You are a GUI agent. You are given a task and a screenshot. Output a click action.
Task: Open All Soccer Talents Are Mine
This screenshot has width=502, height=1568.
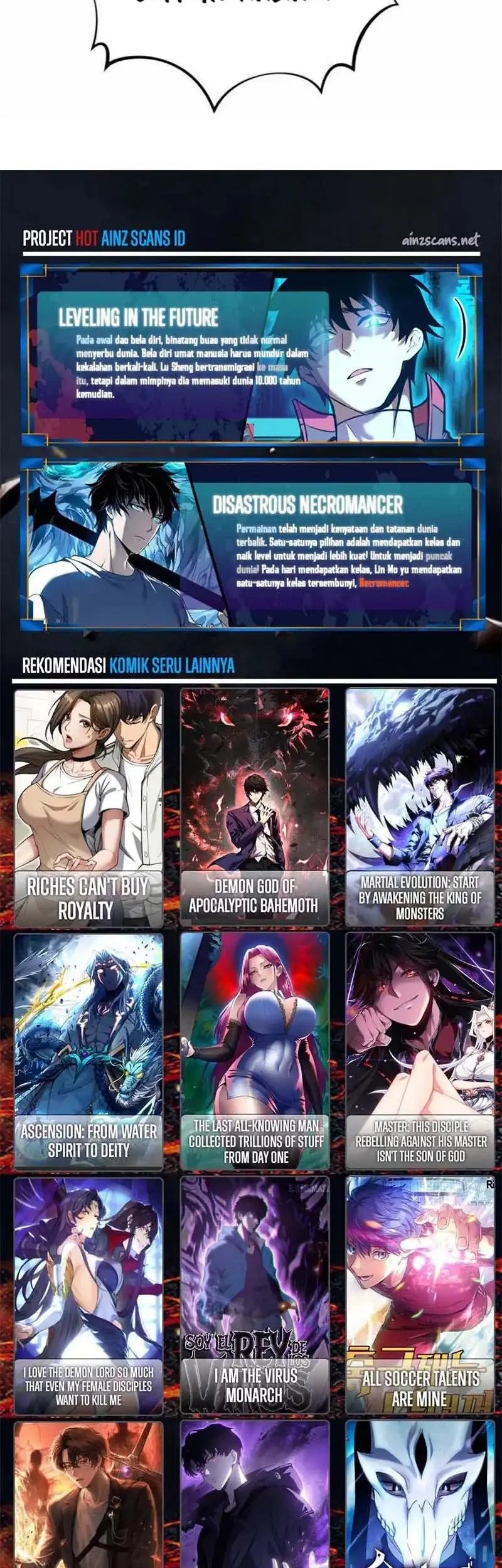coord(420,1295)
